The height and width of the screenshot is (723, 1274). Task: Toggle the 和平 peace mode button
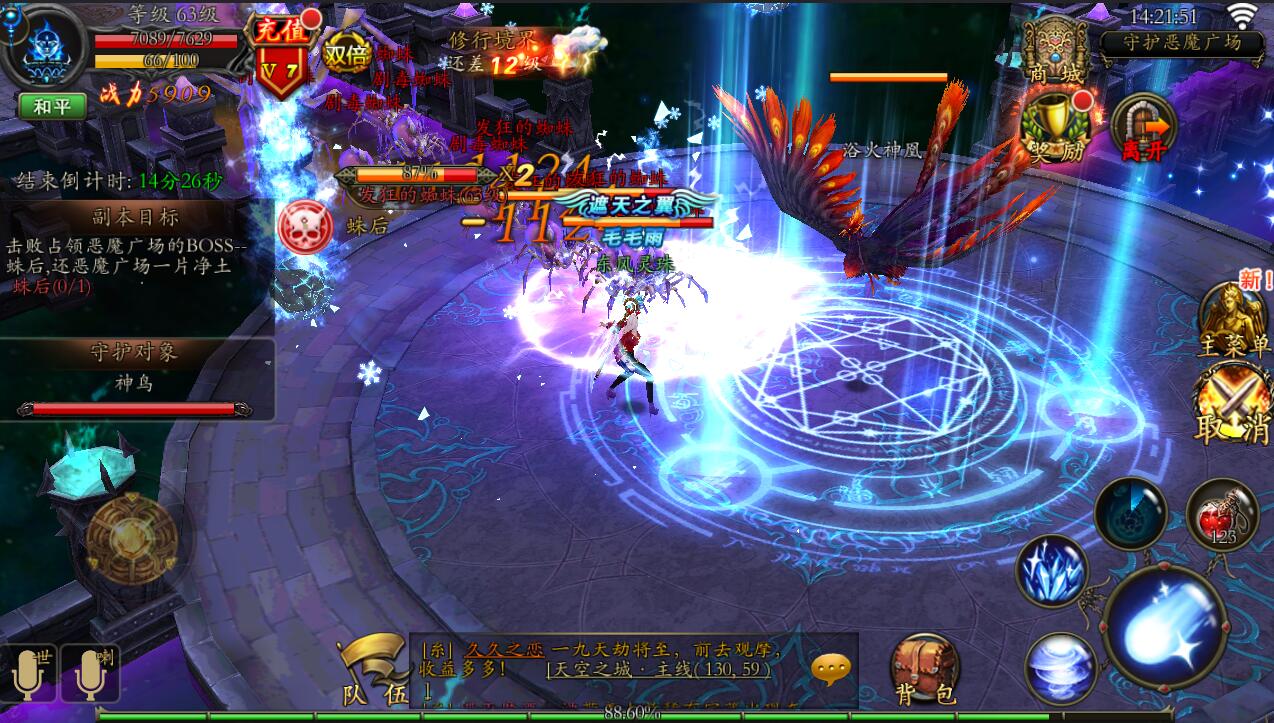[51, 106]
